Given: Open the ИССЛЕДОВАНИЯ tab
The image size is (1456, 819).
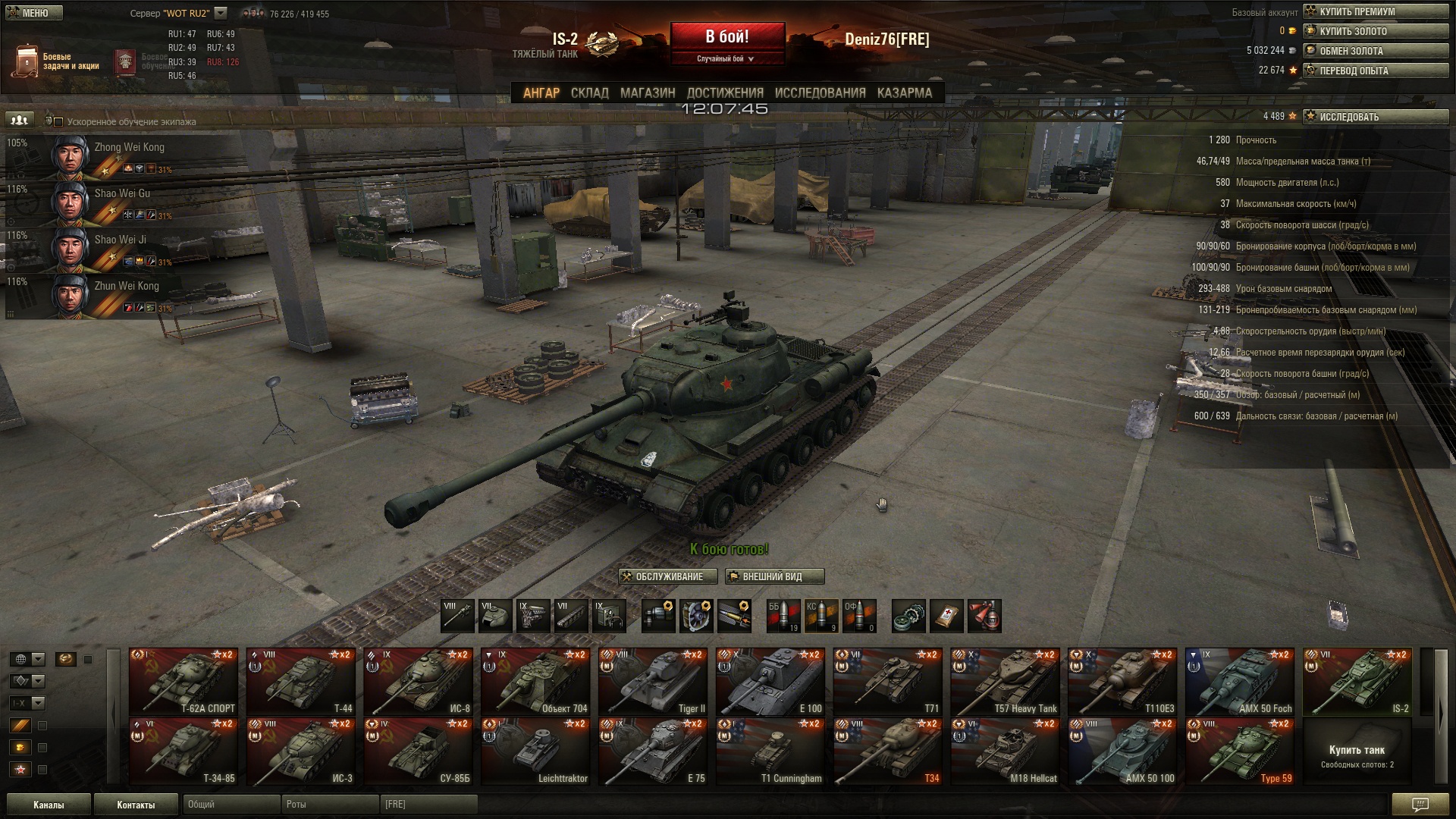Looking at the screenshot, I should point(820,93).
